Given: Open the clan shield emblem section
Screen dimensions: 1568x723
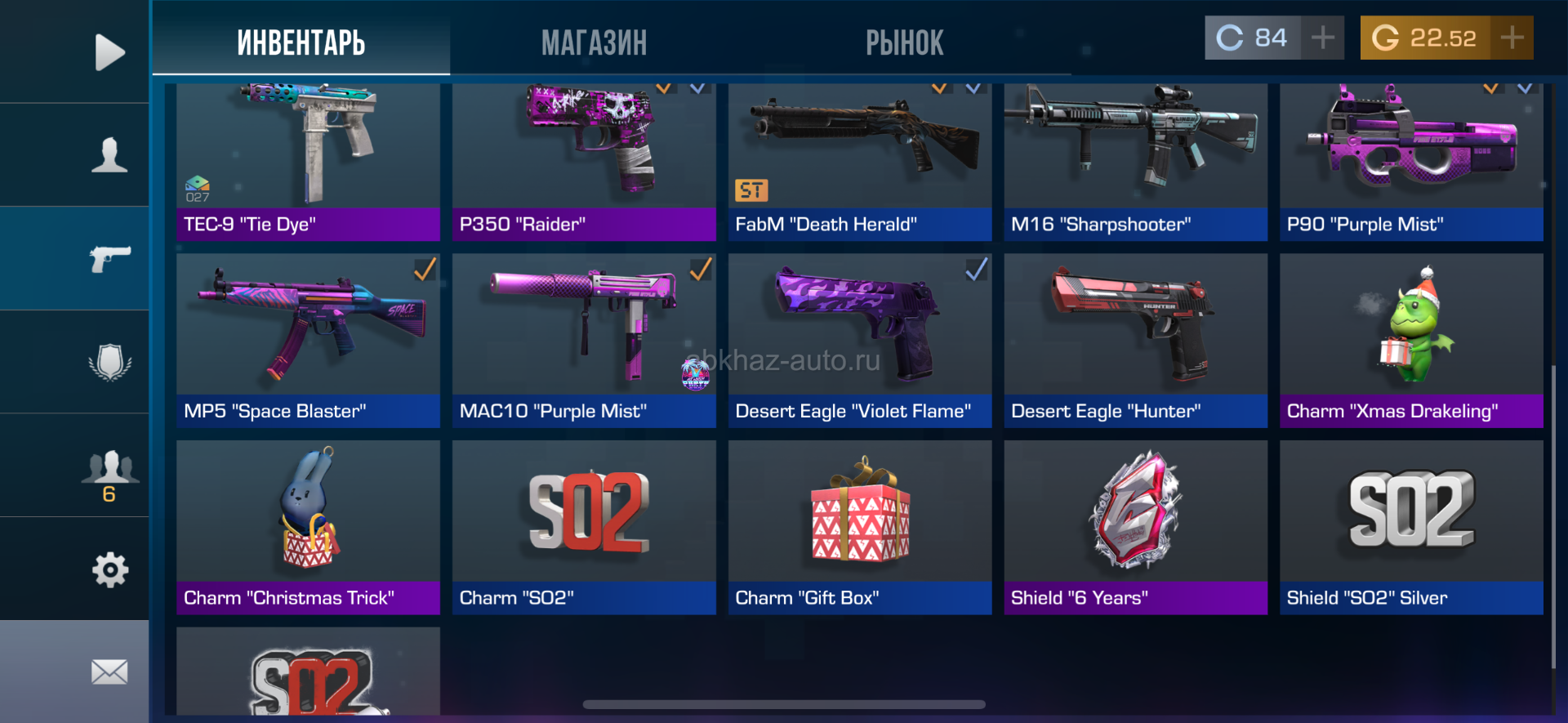Looking at the screenshot, I should click(109, 362).
